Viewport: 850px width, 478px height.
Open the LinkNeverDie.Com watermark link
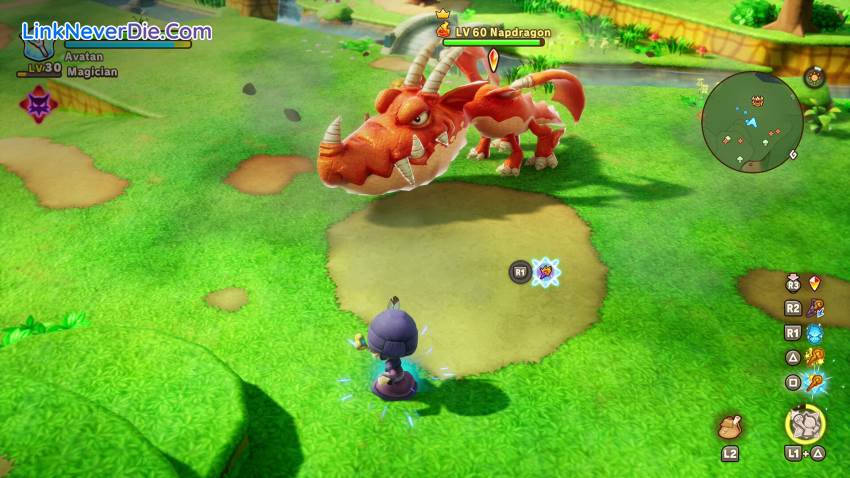pos(116,31)
